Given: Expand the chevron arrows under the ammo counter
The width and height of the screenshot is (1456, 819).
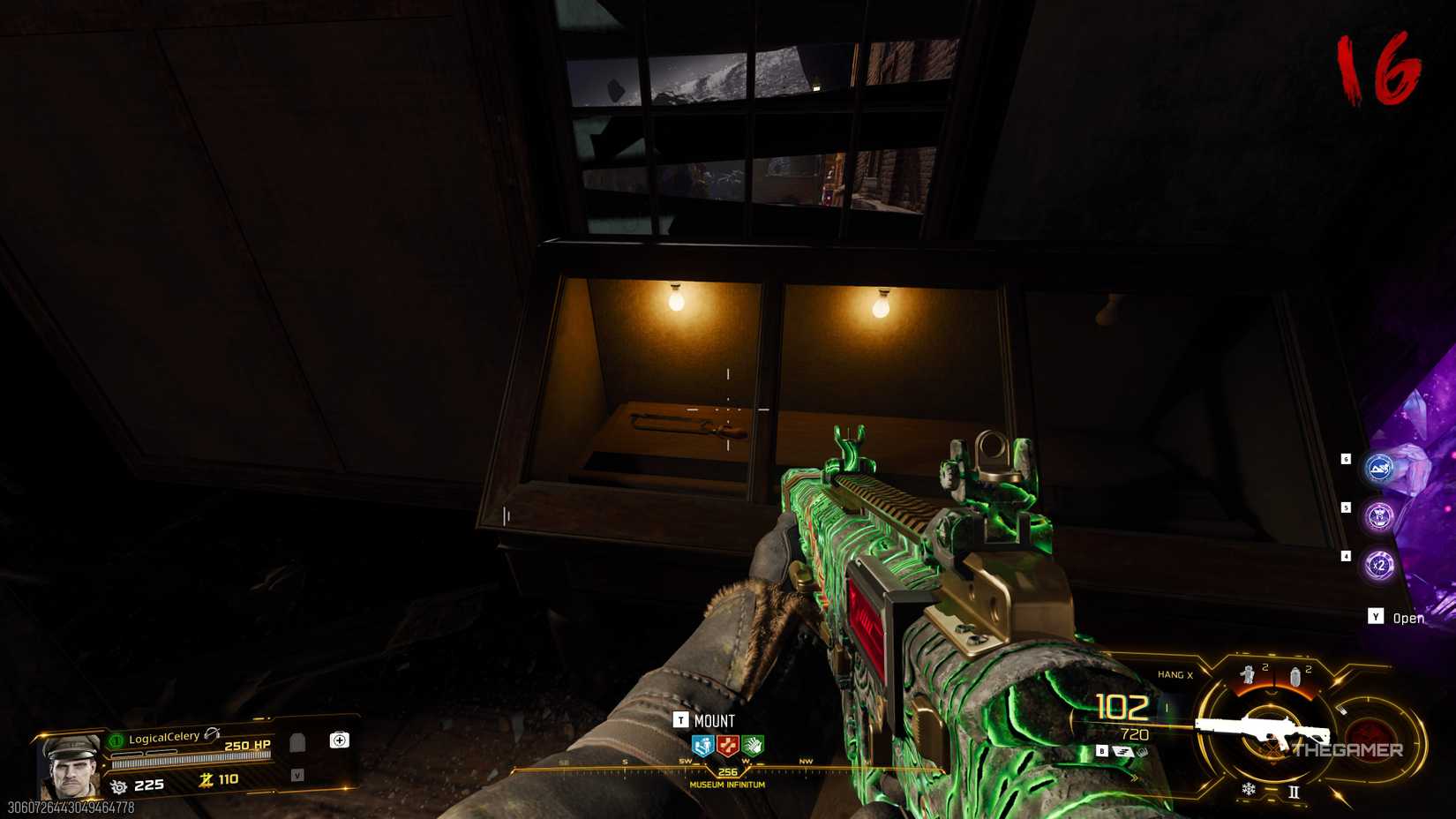Looking at the screenshot, I should (x=1134, y=778).
